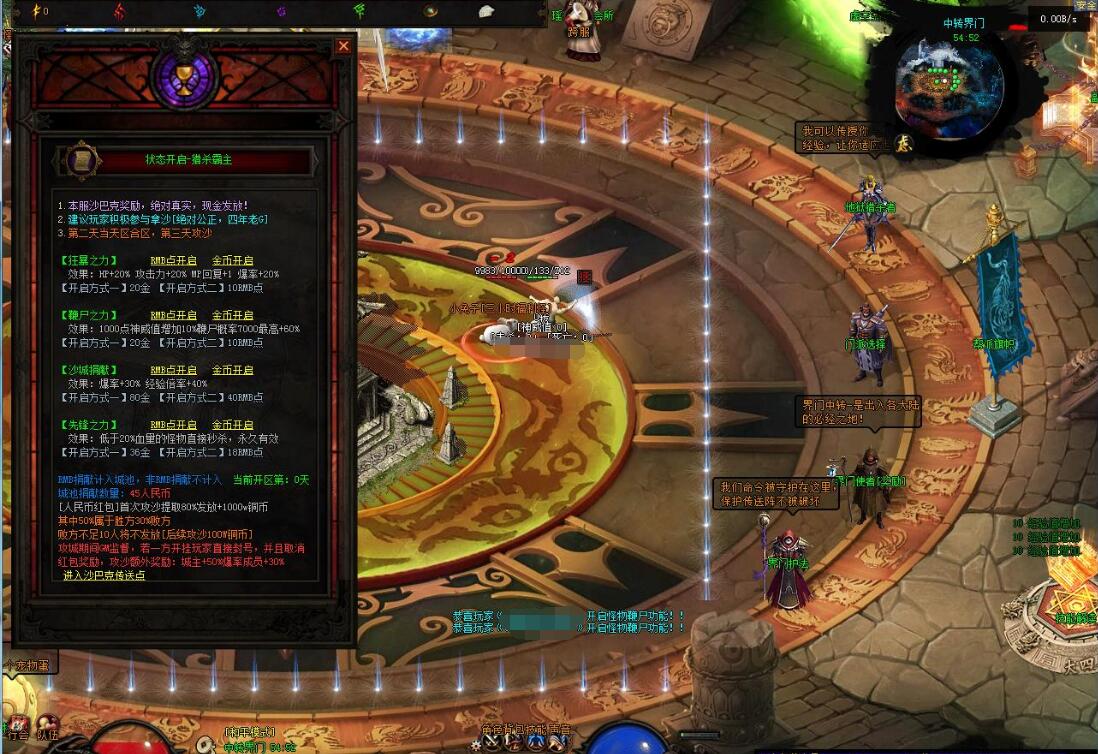The width and height of the screenshot is (1098, 754).
Task: Click 金币开启 next to 先锋之力
Action: tap(232, 425)
